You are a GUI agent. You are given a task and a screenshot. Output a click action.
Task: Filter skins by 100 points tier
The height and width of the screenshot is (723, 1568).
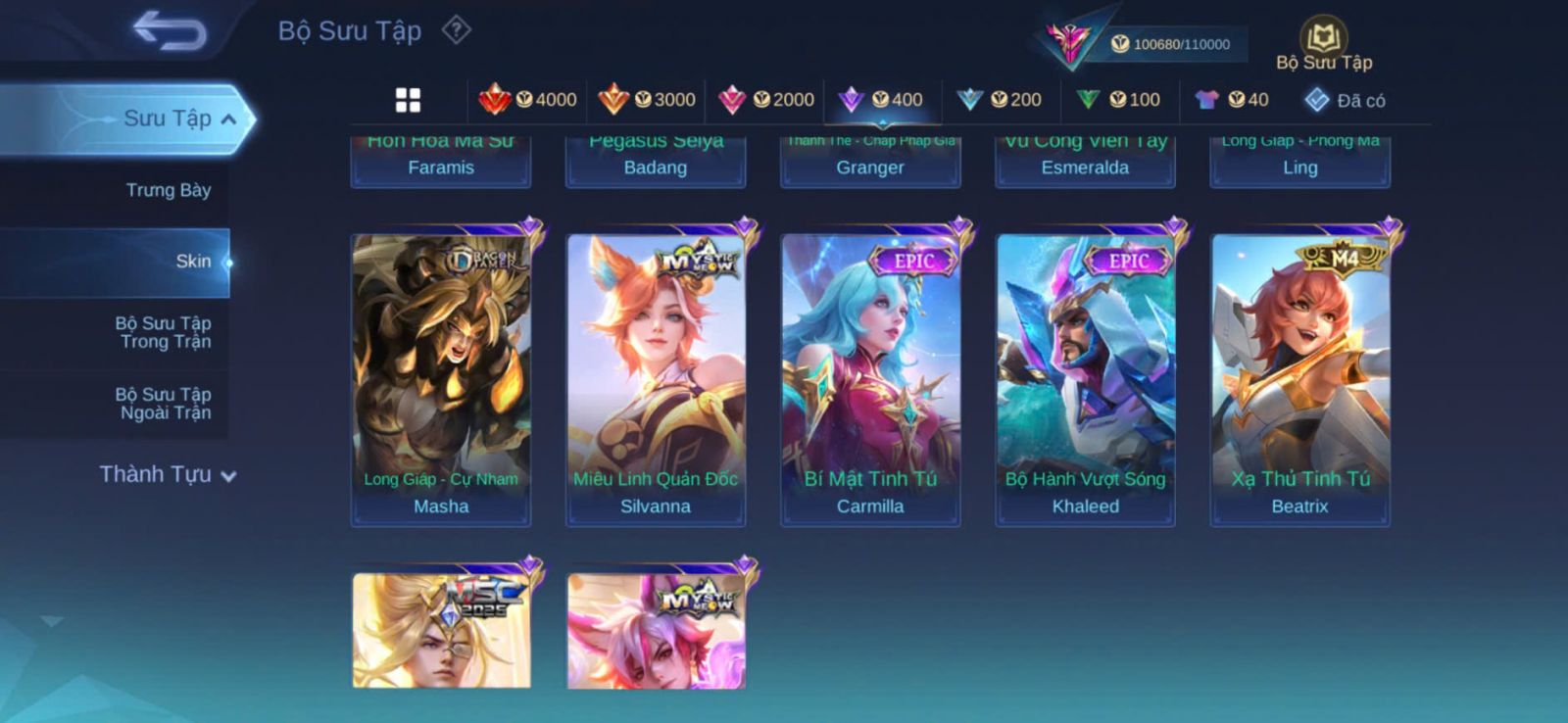click(x=1118, y=100)
